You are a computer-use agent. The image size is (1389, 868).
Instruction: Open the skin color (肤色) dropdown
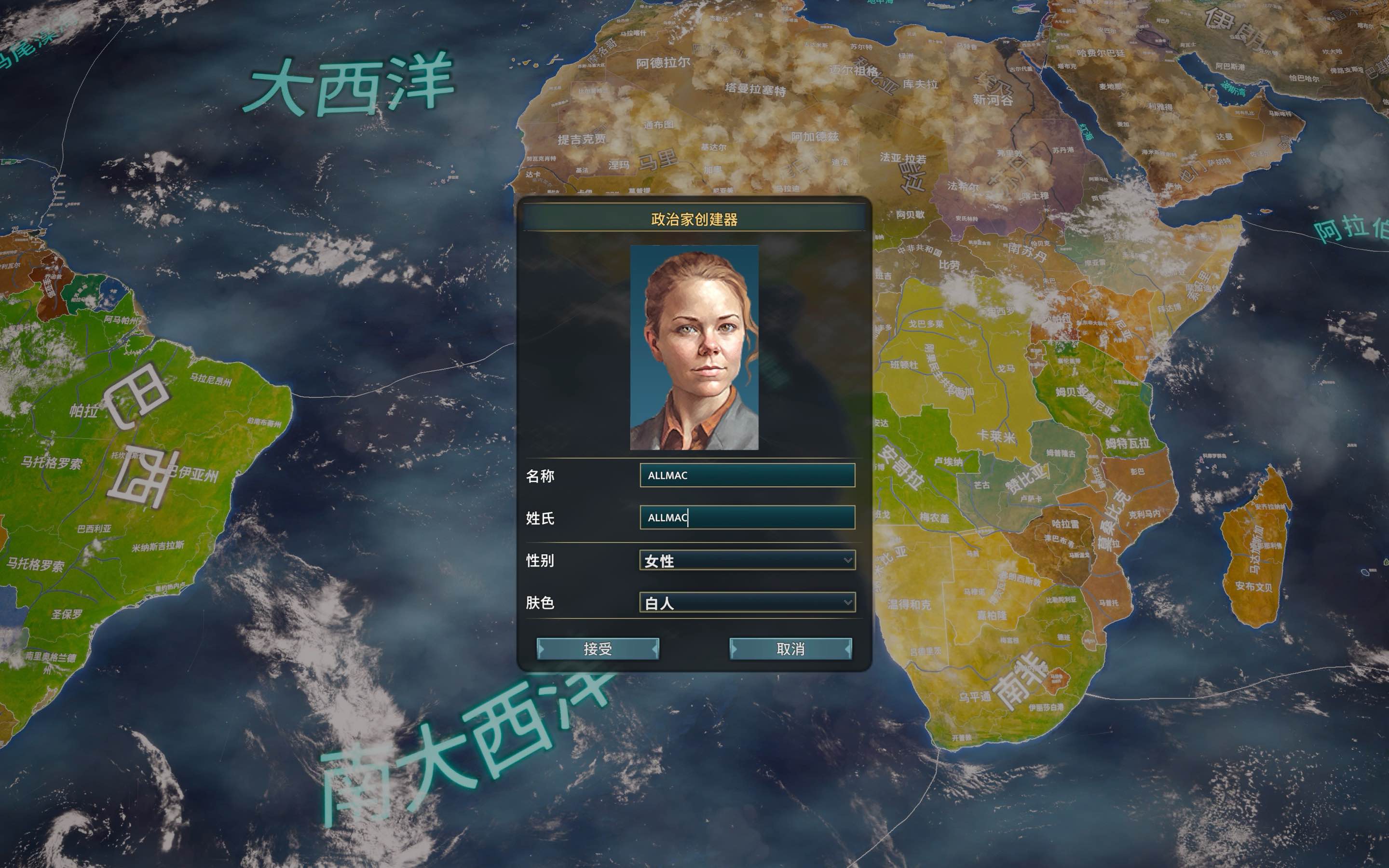(x=746, y=603)
